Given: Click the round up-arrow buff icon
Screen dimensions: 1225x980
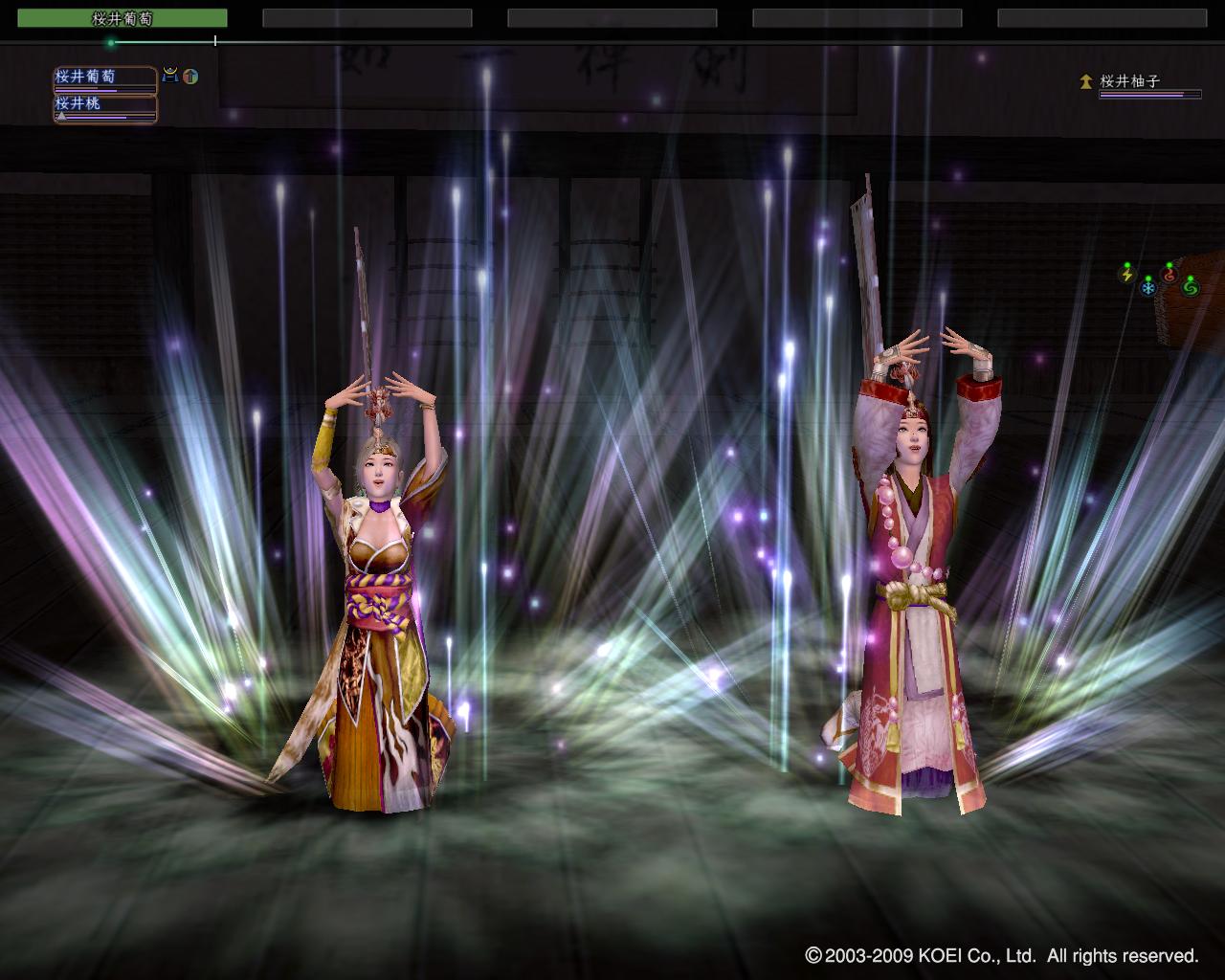Looking at the screenshot, I should [x=190, y=76].
